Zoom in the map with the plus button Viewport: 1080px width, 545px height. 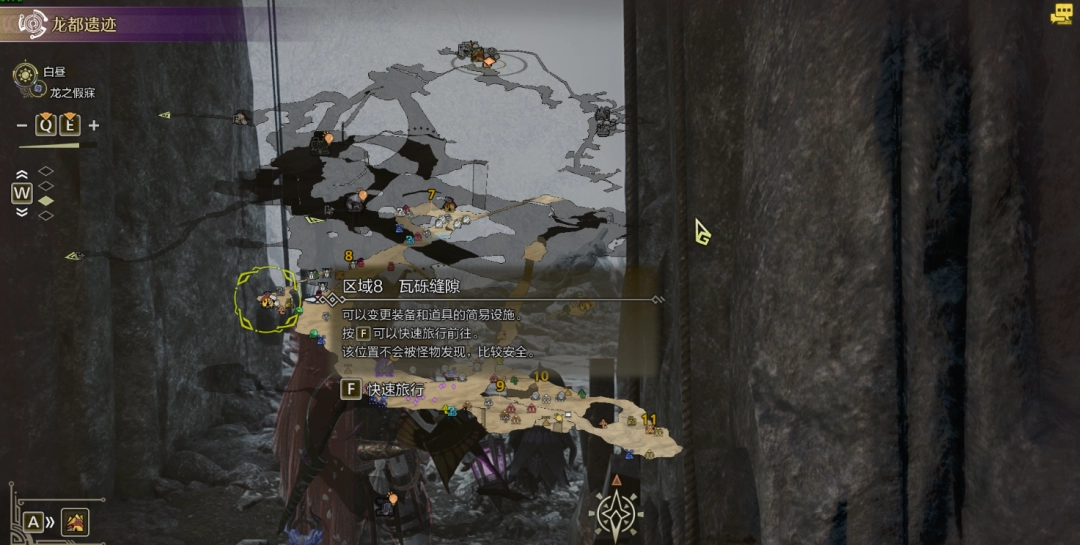pyautogui.click(x=94, y=125)
